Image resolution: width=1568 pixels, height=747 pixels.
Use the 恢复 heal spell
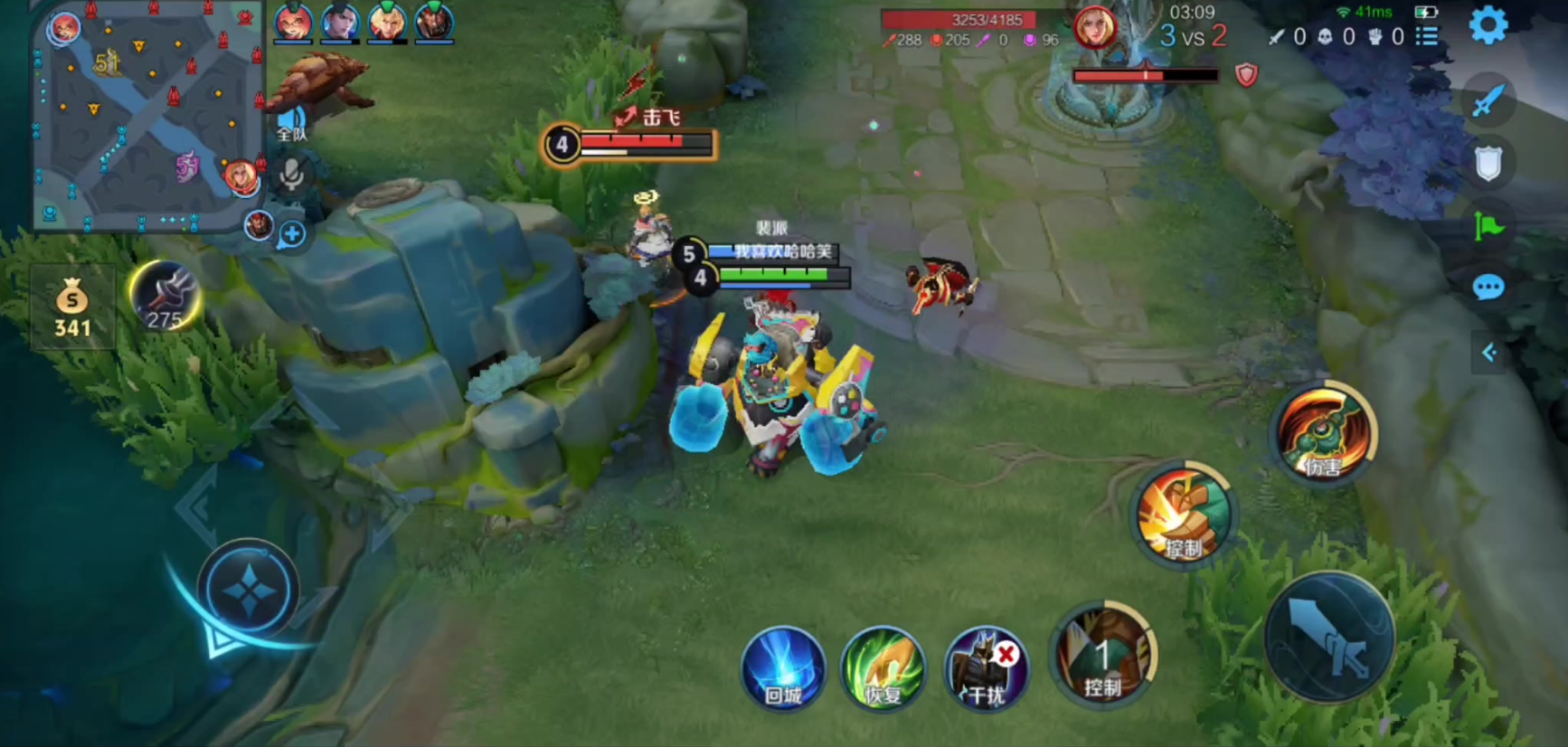click(x=883, y=670)
